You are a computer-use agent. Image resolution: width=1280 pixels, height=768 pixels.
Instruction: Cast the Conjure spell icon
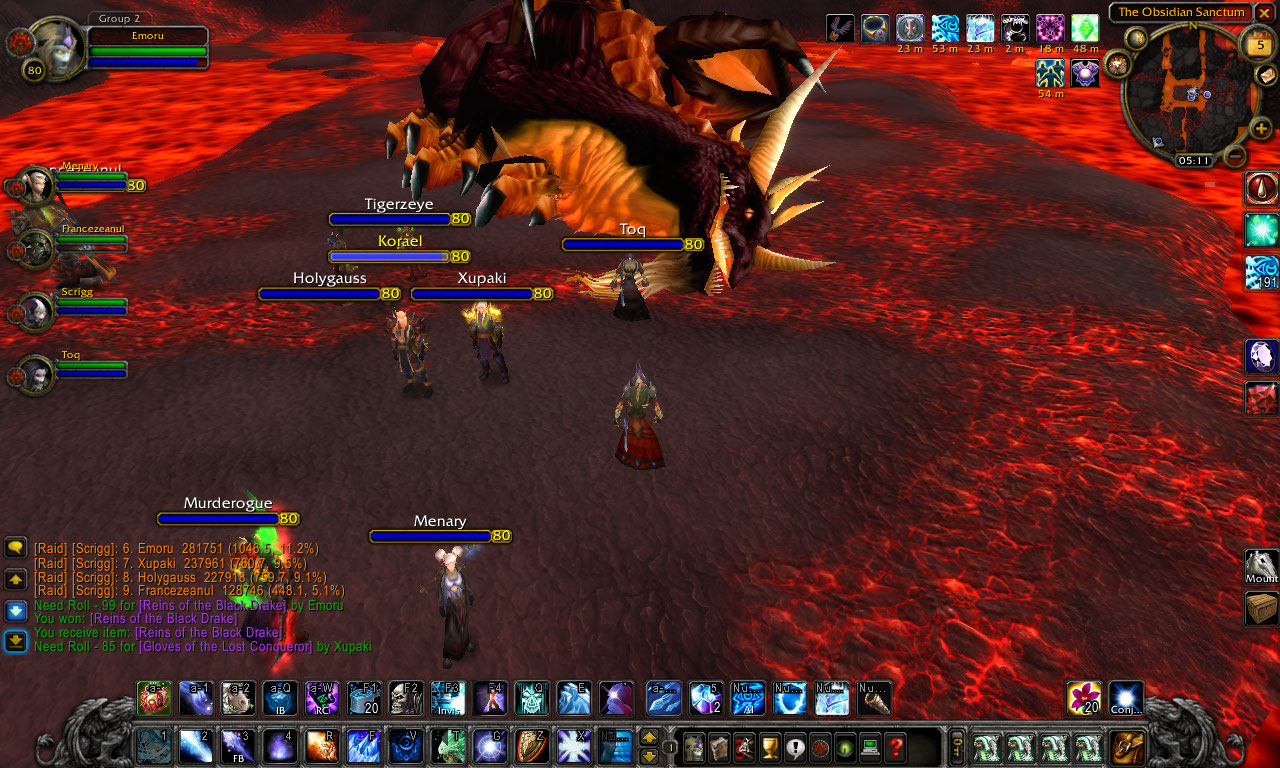coord(1126,698)
